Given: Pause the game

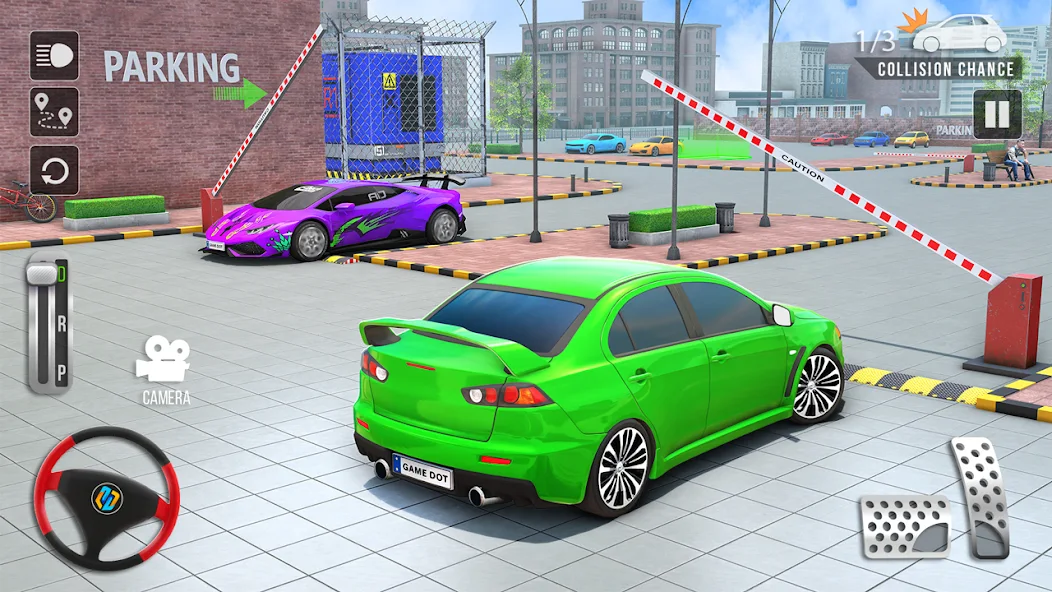Looking at the screenshot, I should pyautogui.click(x=997, y=114).
